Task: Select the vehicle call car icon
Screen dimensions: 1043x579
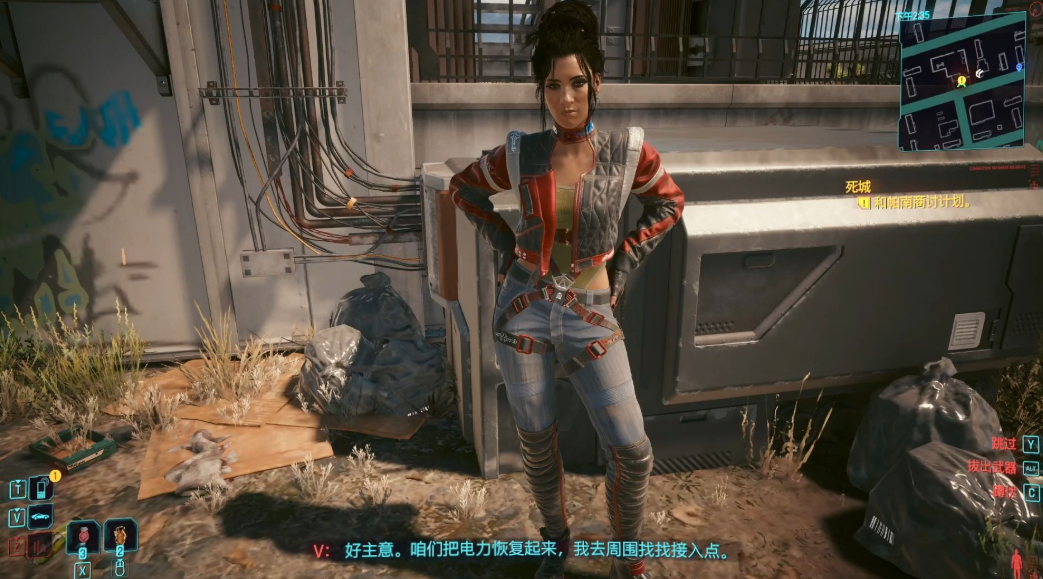Action: [x=41, y=517]
